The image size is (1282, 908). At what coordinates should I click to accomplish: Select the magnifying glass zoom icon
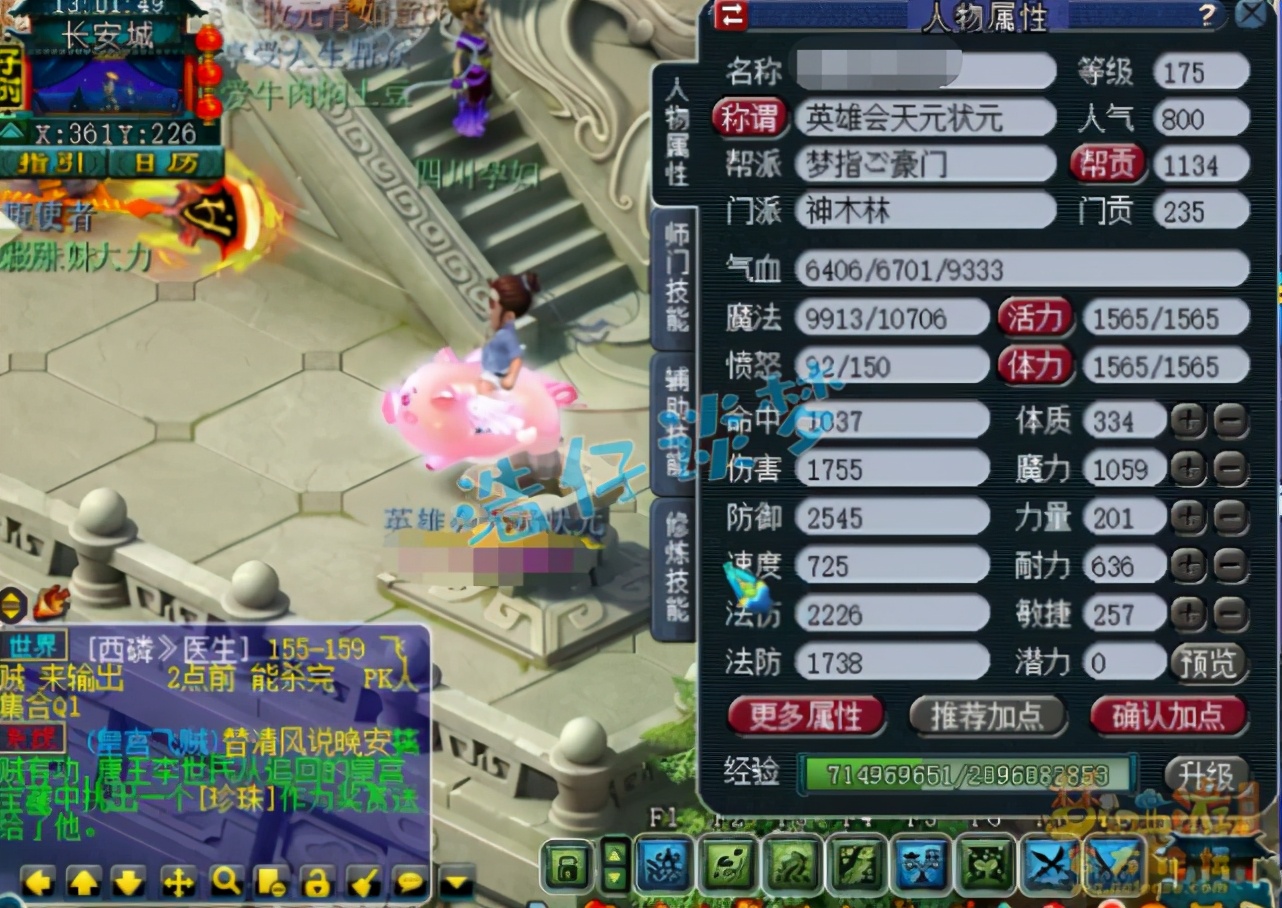(223, 881)
